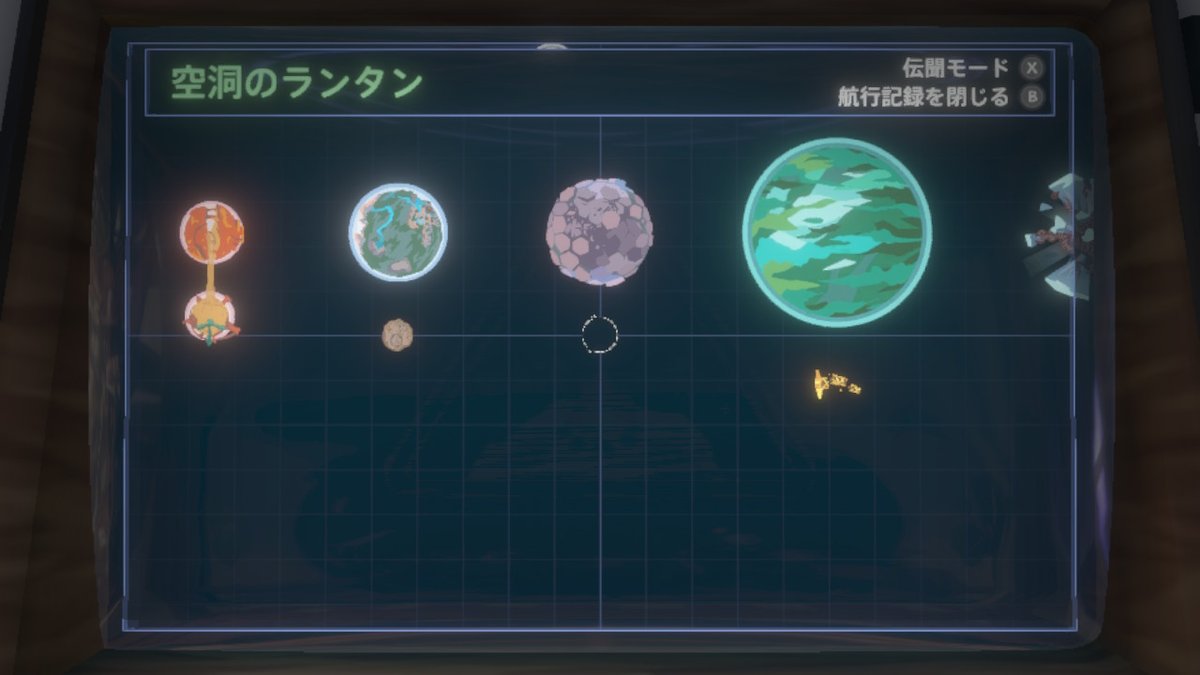Choose the purple hexagon-tiled Brittle Hollow planet

(599, 232)
